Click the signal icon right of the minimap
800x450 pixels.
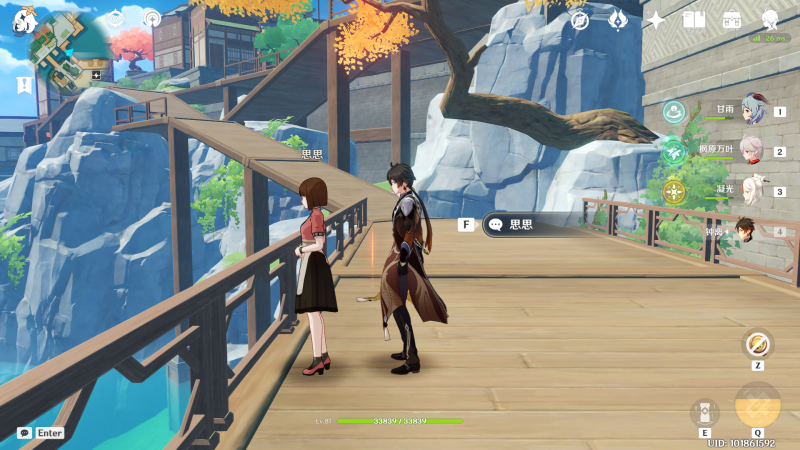152,18
